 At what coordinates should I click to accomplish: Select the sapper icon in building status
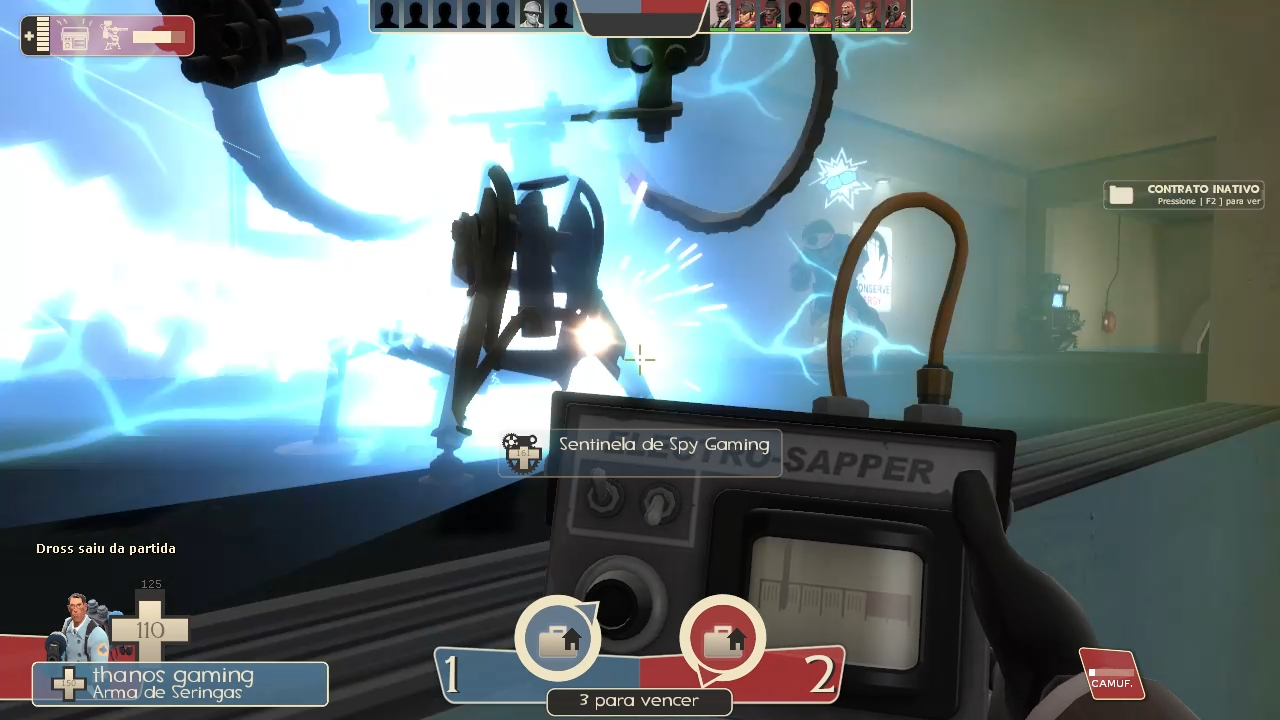(76, 37)
